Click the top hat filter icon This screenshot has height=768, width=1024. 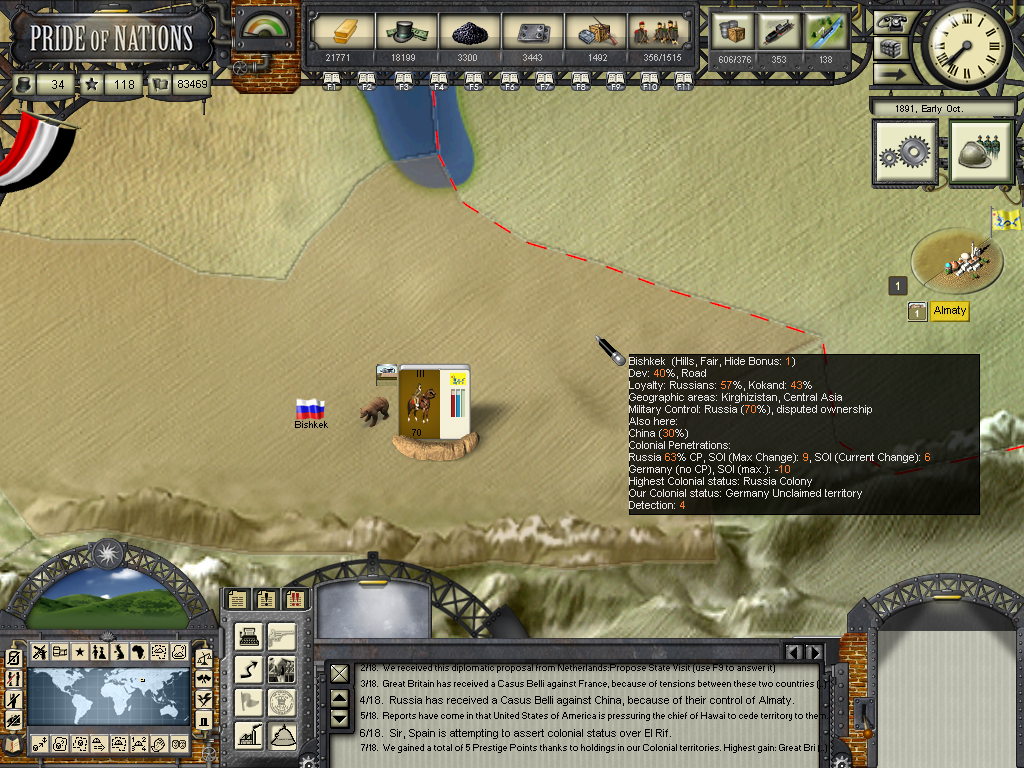coord(204,719)
